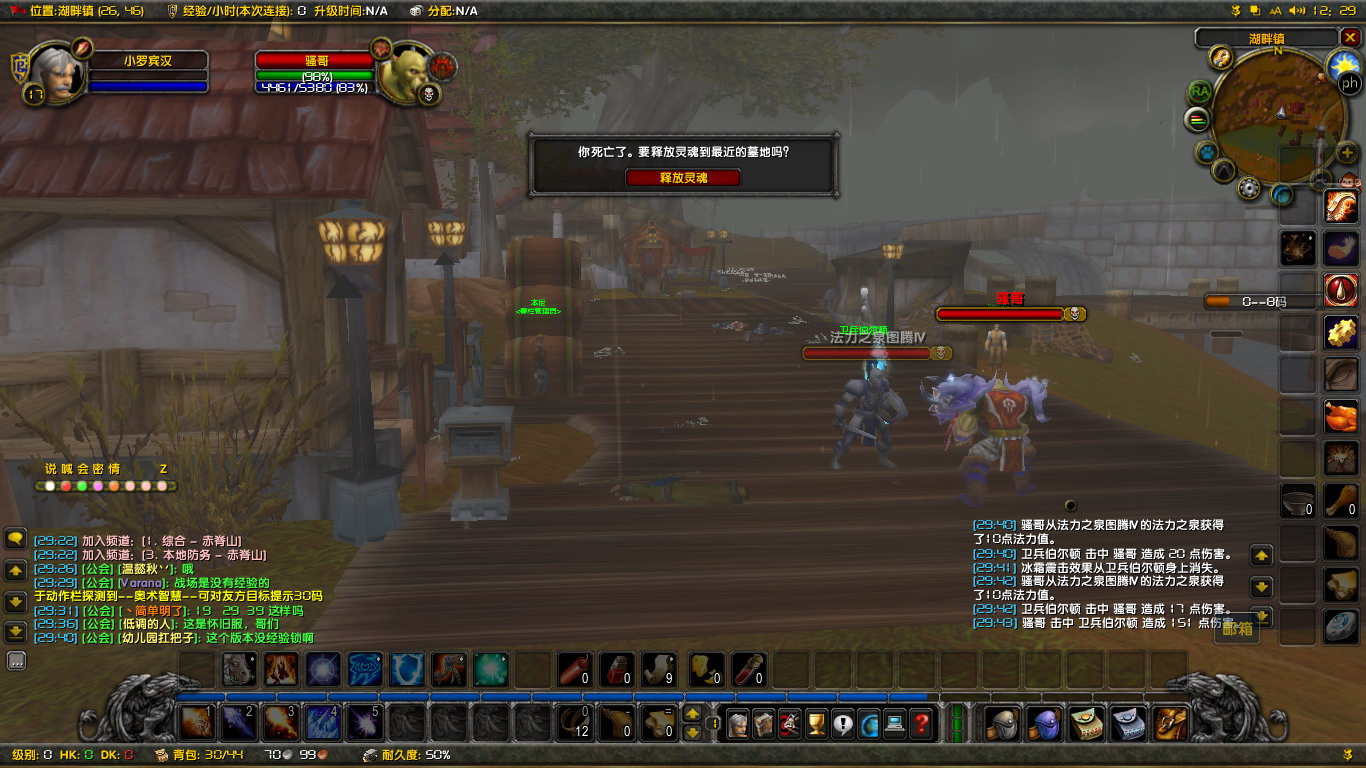Toggle the ph addon minimap button
1366x768 pixels.
[x=1349, y=84]
